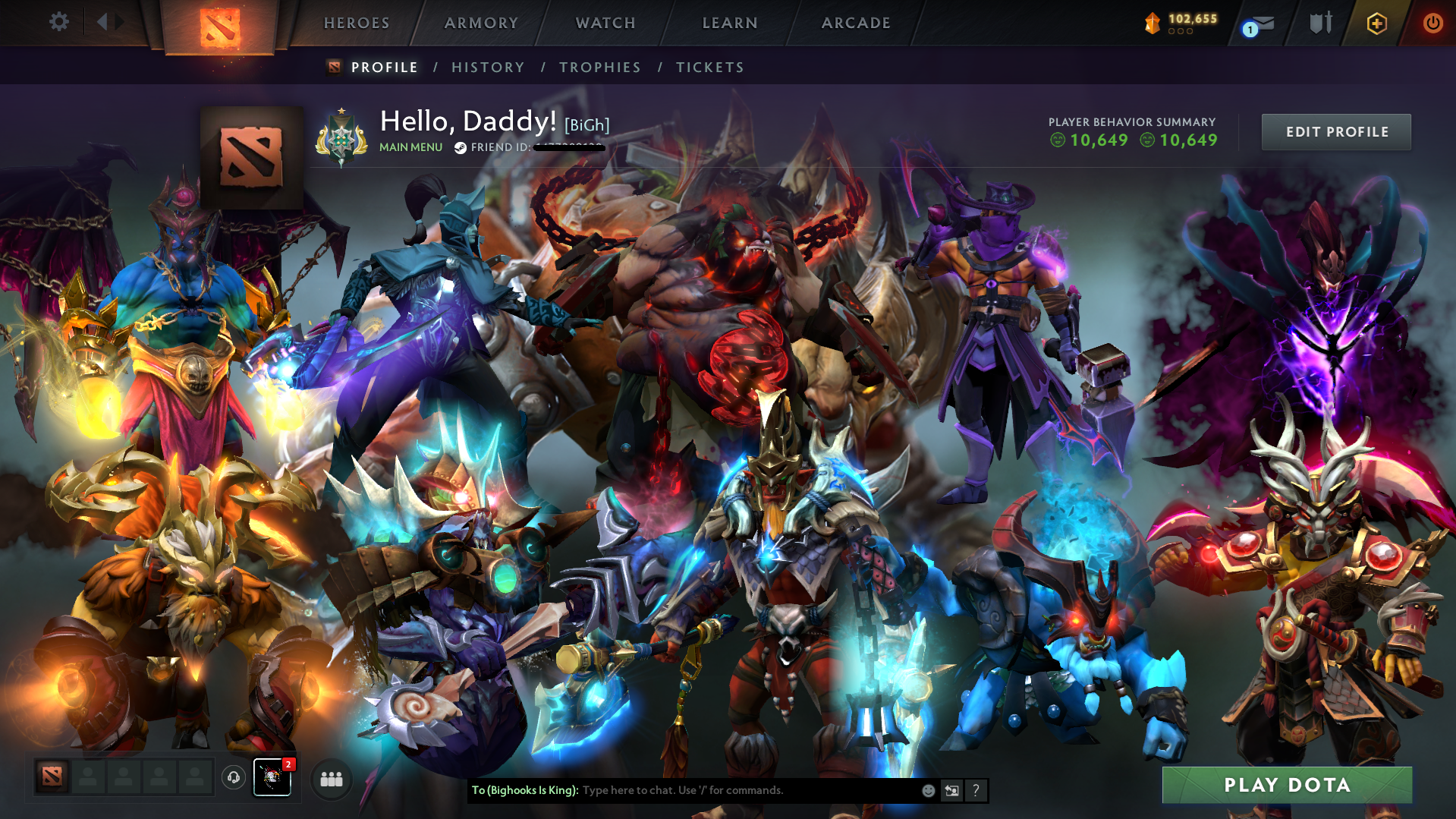Open the settings gear

click(58, 21)
